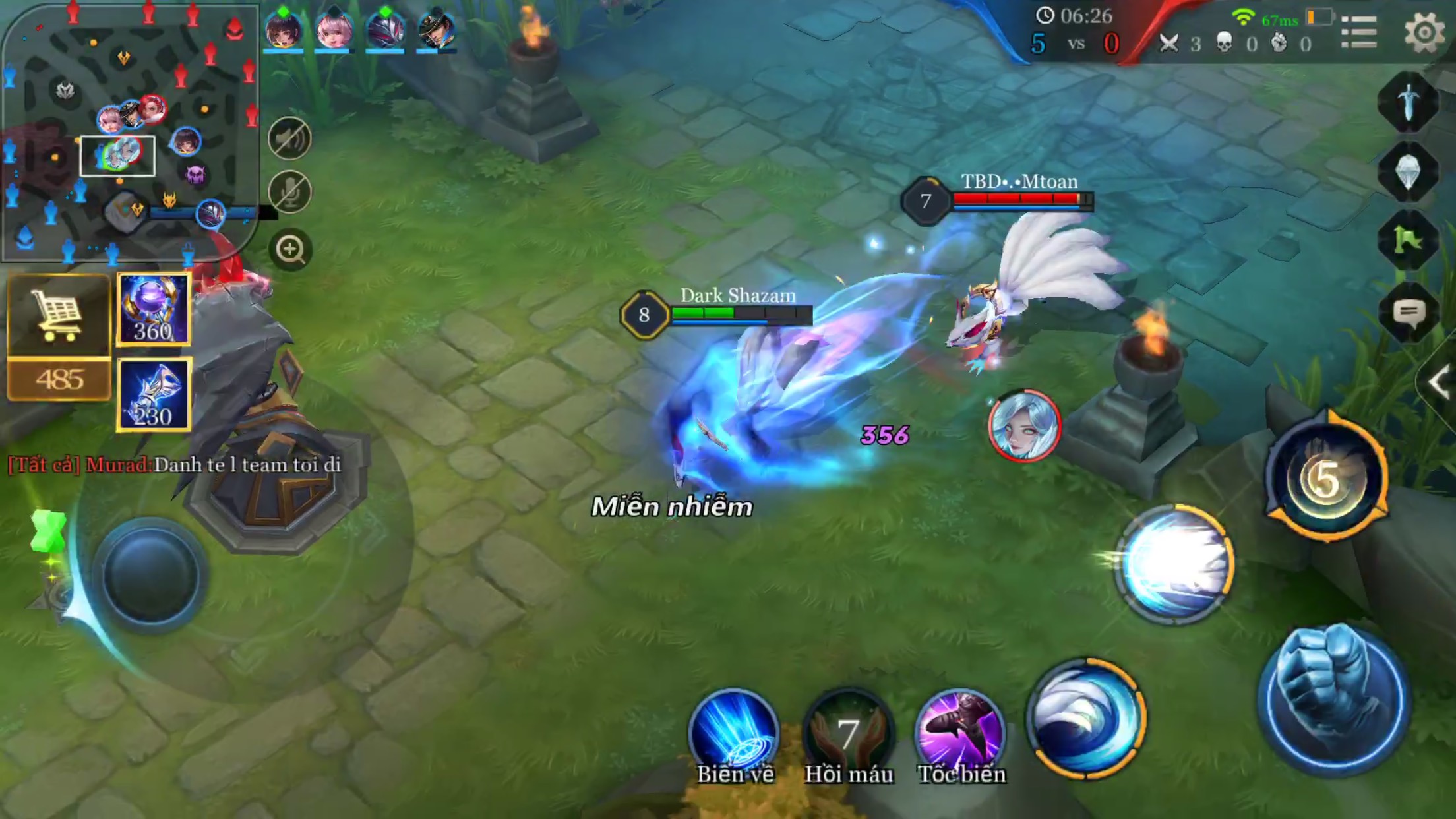The image size is (1456, 819).
Task: Open the quick chat speech bubble
Action: tap(1409, 312)
